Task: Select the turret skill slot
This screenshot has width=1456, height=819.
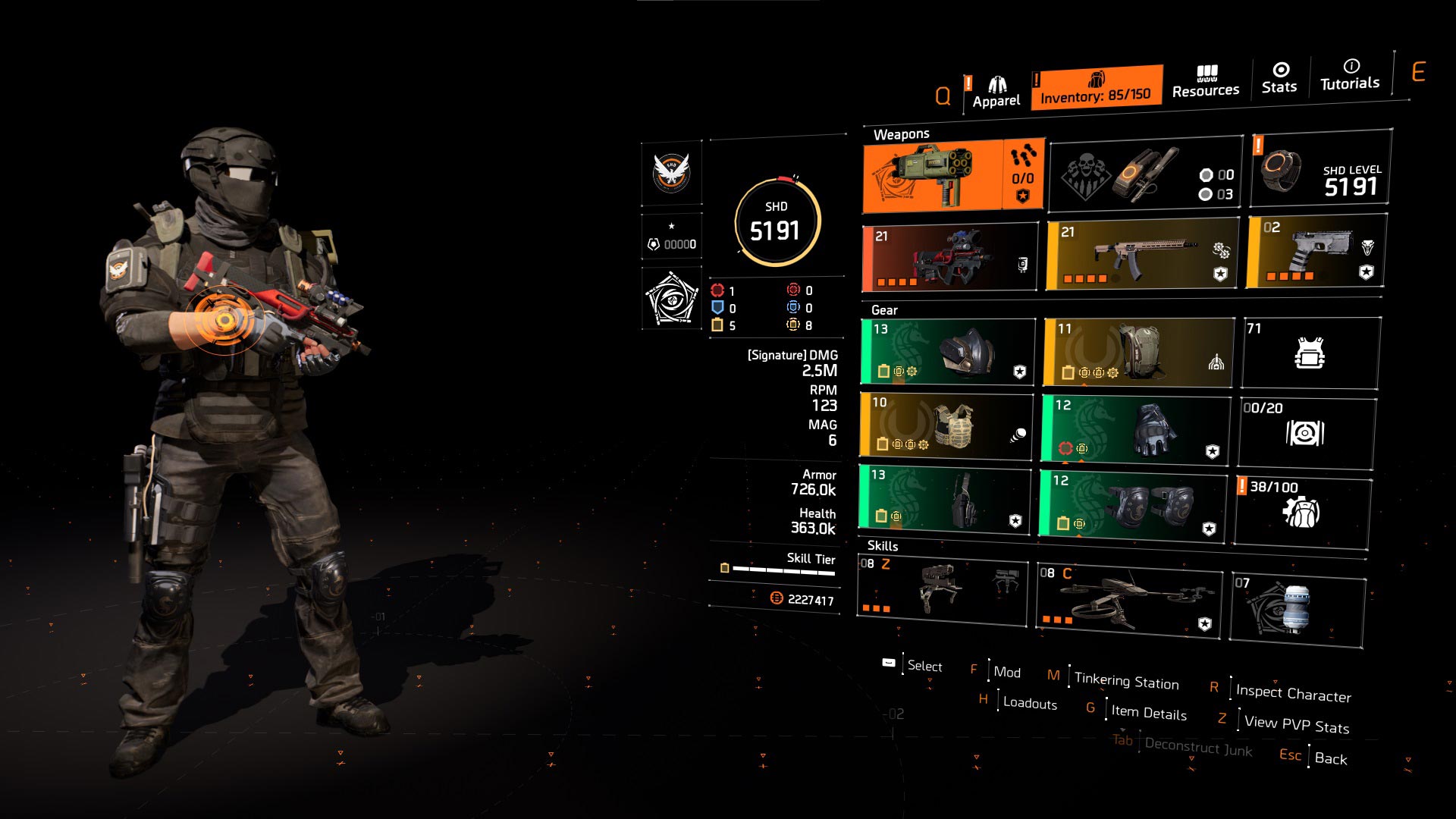Action: point(942,591)
